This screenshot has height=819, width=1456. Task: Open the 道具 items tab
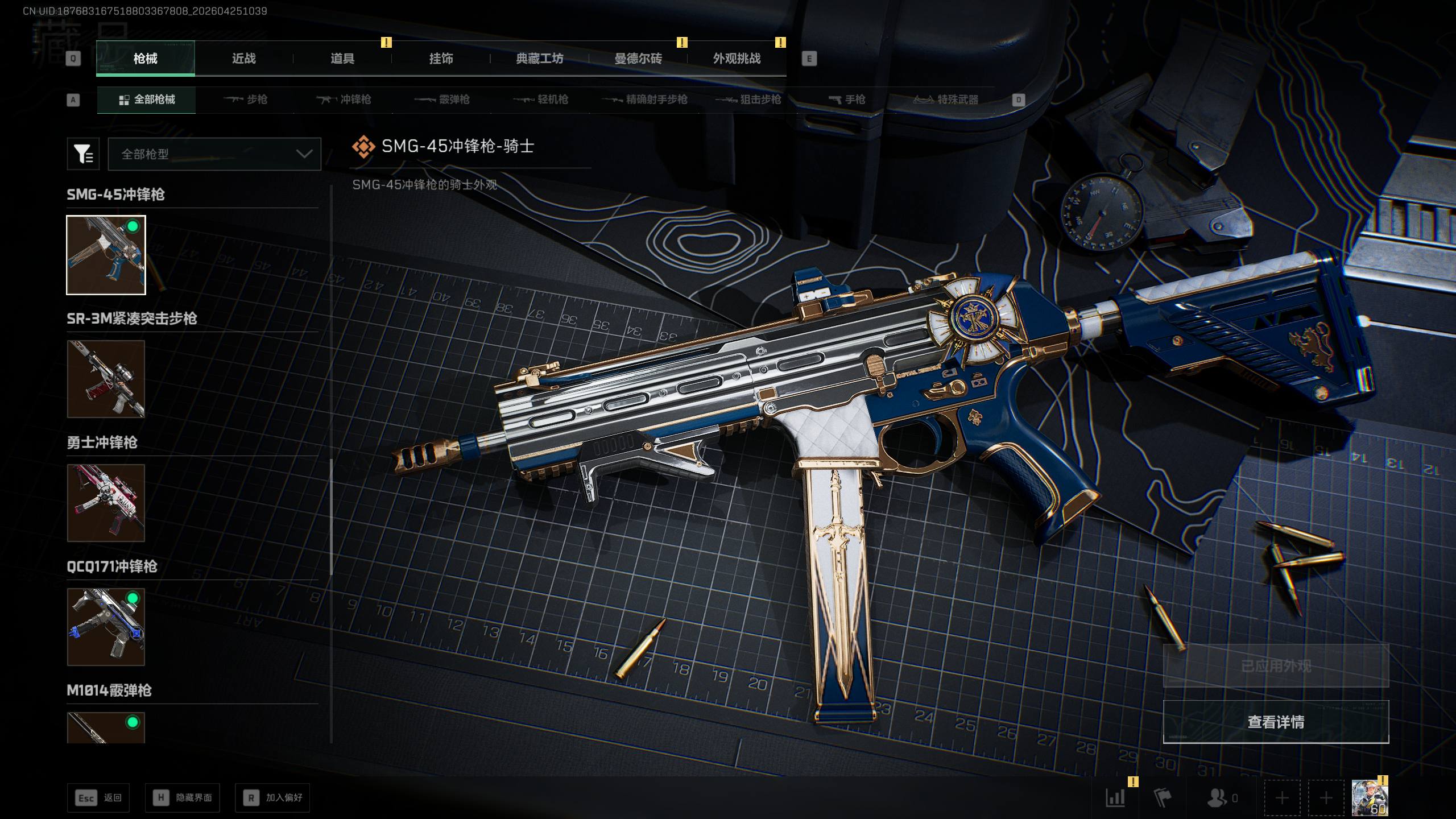(342, 59)
